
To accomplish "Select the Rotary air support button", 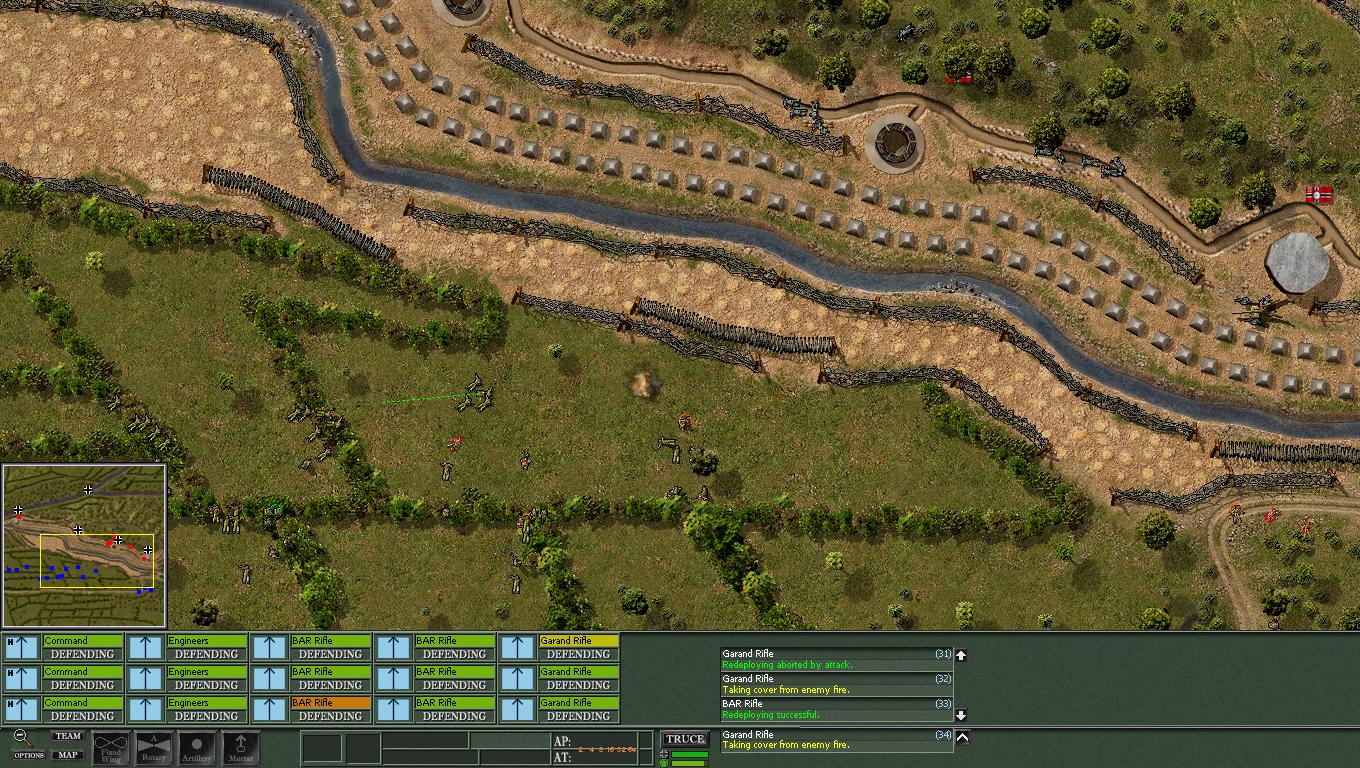I will coord(153,748).
